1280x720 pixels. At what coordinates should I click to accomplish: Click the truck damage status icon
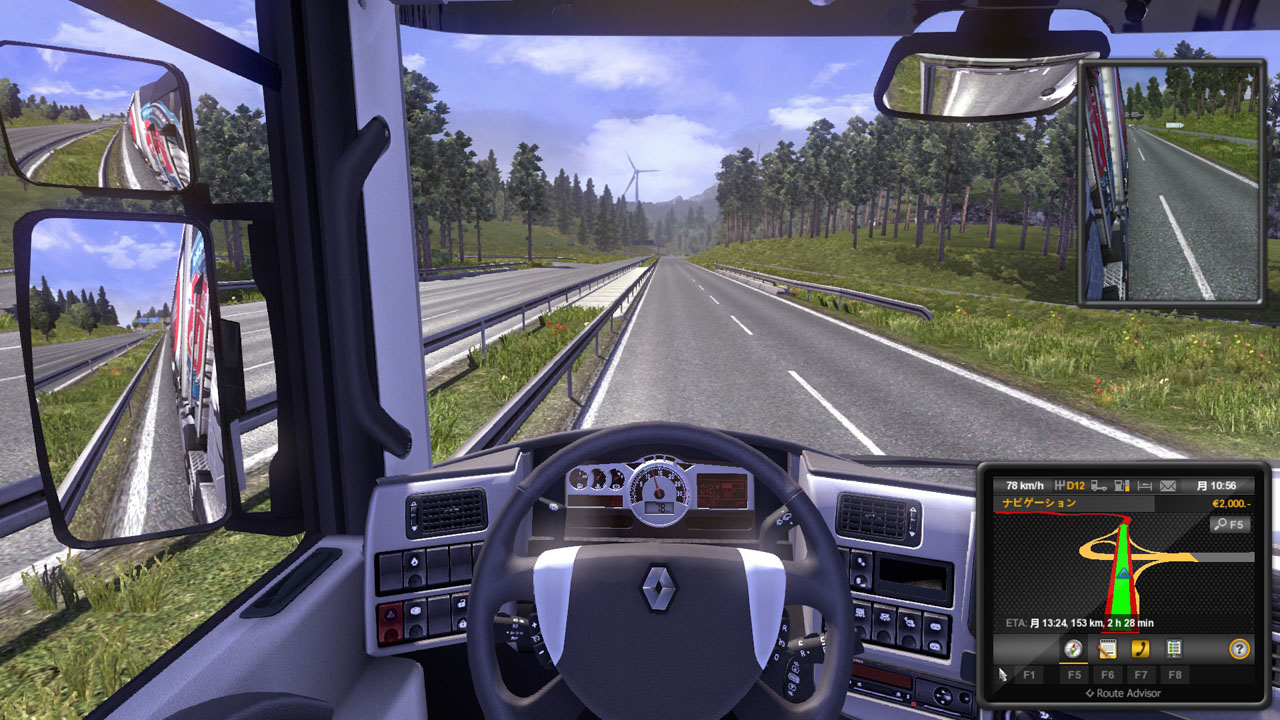(x=1098, y=486)
